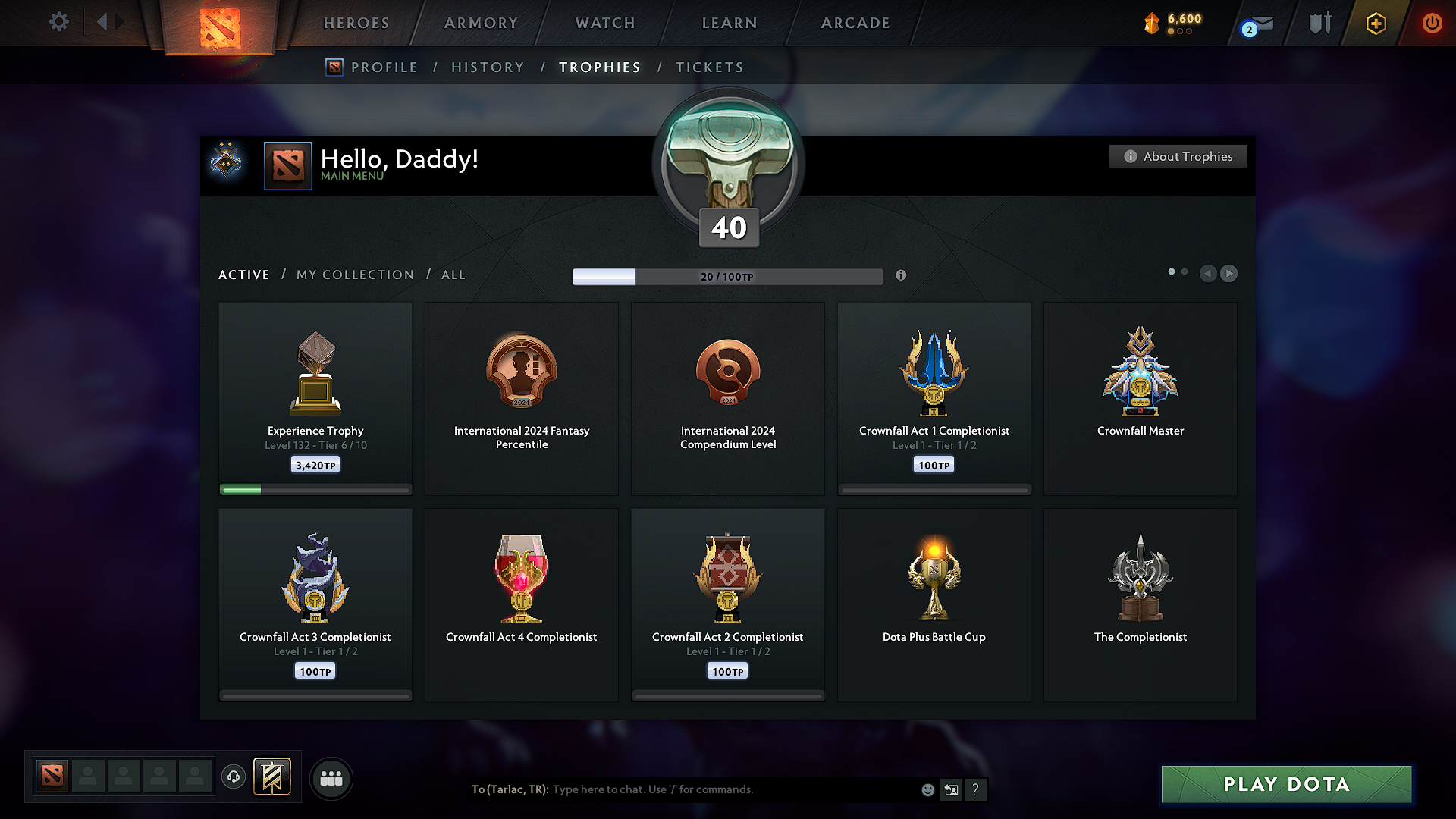Open the Dota Plus subscription icon
Image resolution: width=1456 pixels, height=819 pixels.
pos(1375,23)
